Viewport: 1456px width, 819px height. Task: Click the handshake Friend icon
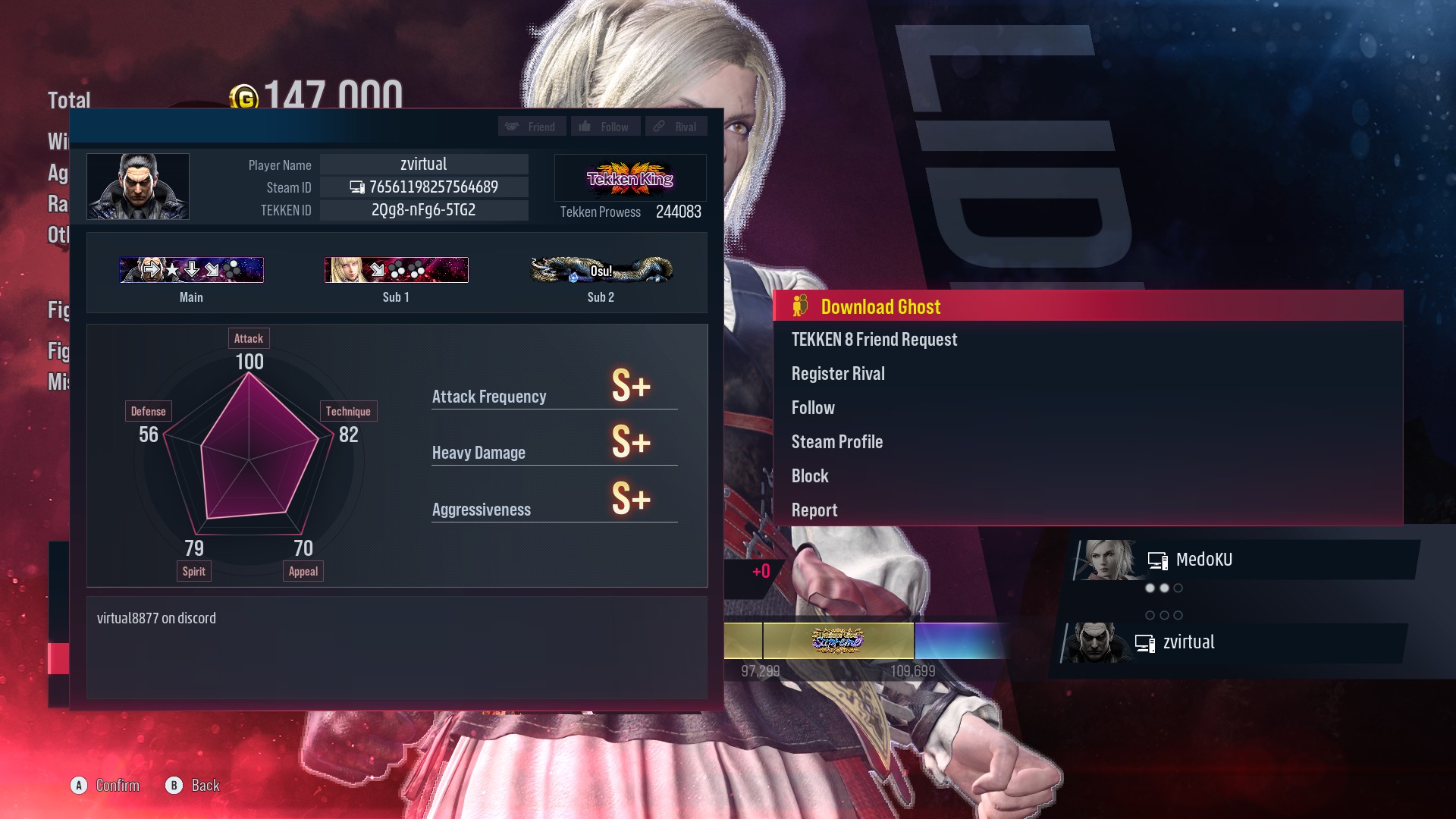coord(514,126)
